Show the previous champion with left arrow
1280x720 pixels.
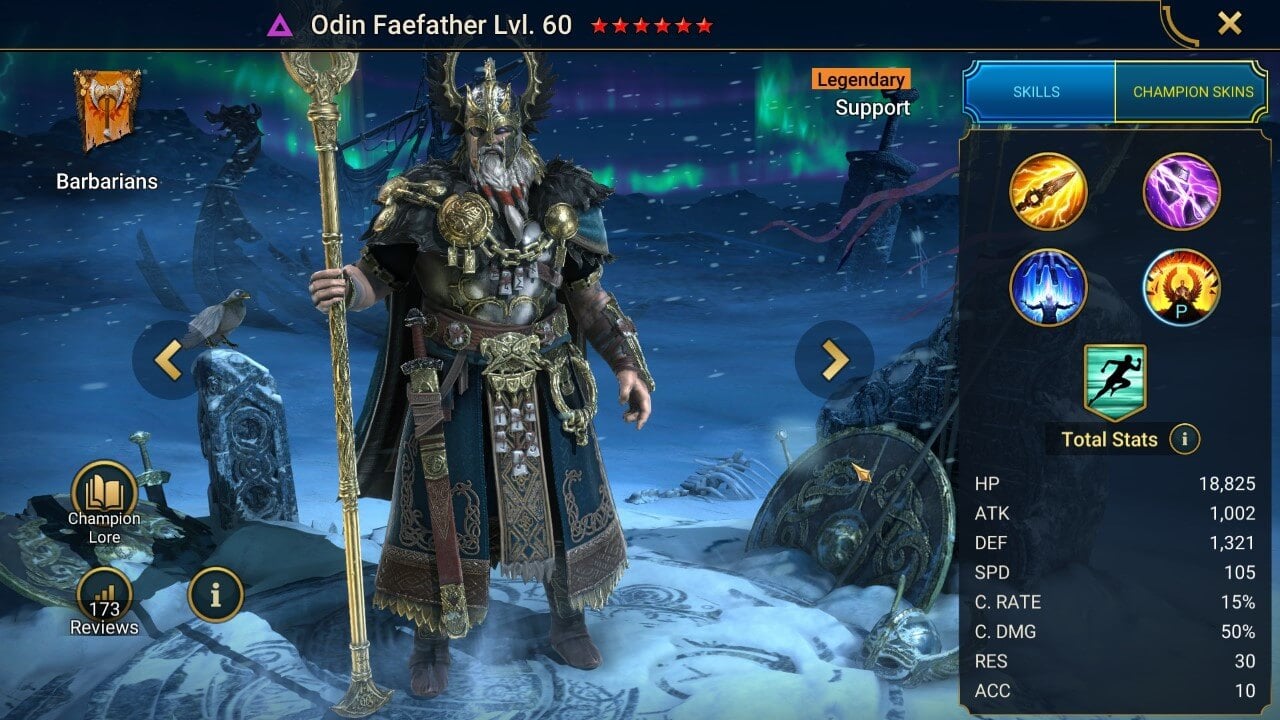(x=168, y=360)
